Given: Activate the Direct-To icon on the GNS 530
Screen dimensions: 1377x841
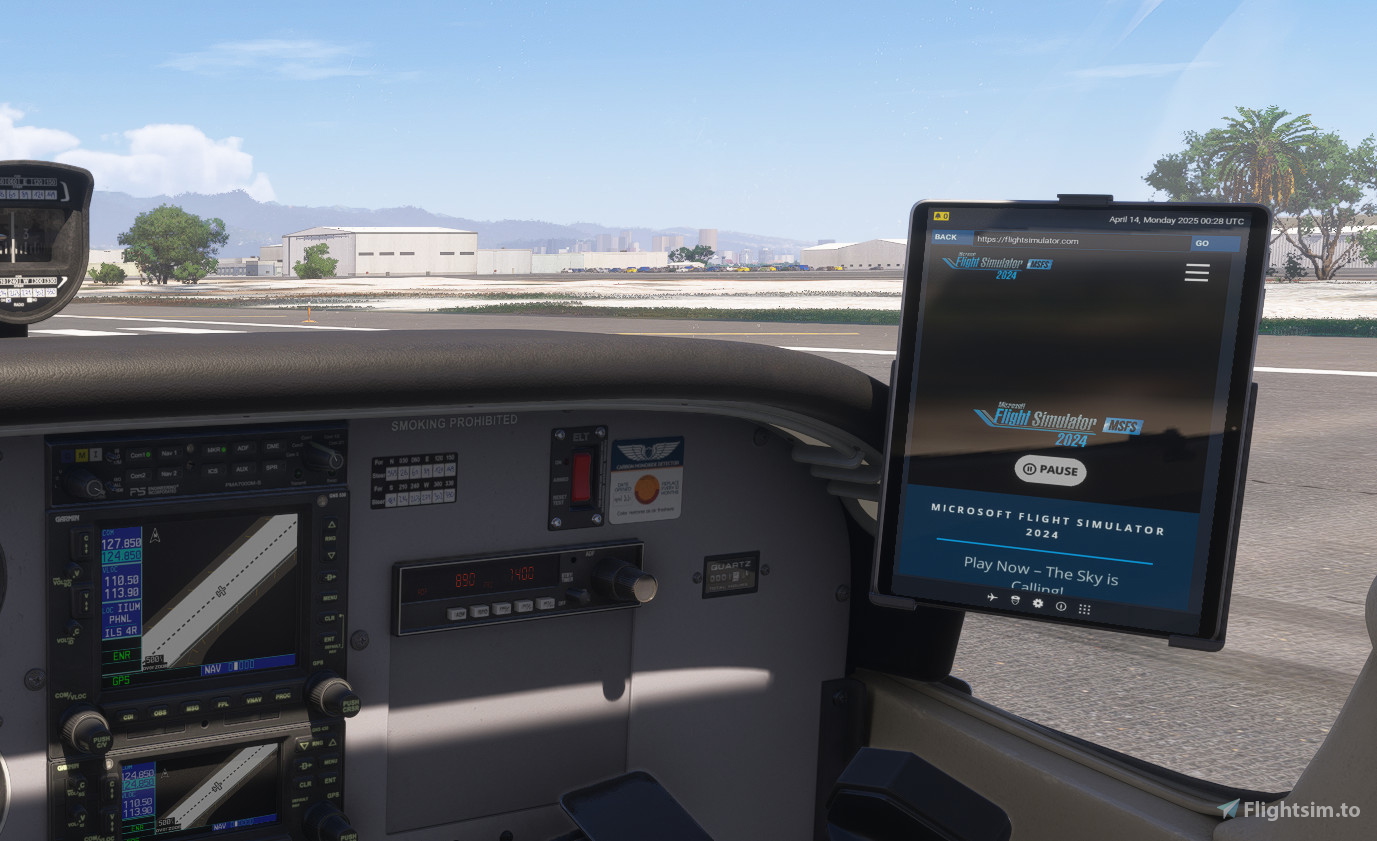Looking at the screenshot, I should (328, 577).
